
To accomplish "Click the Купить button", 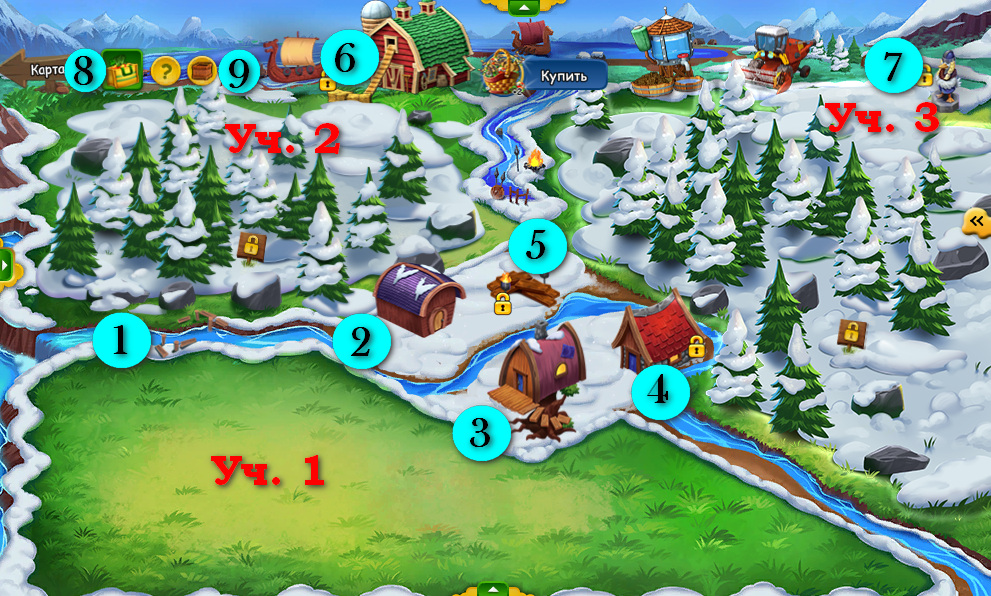I will (x=564, y=75).
